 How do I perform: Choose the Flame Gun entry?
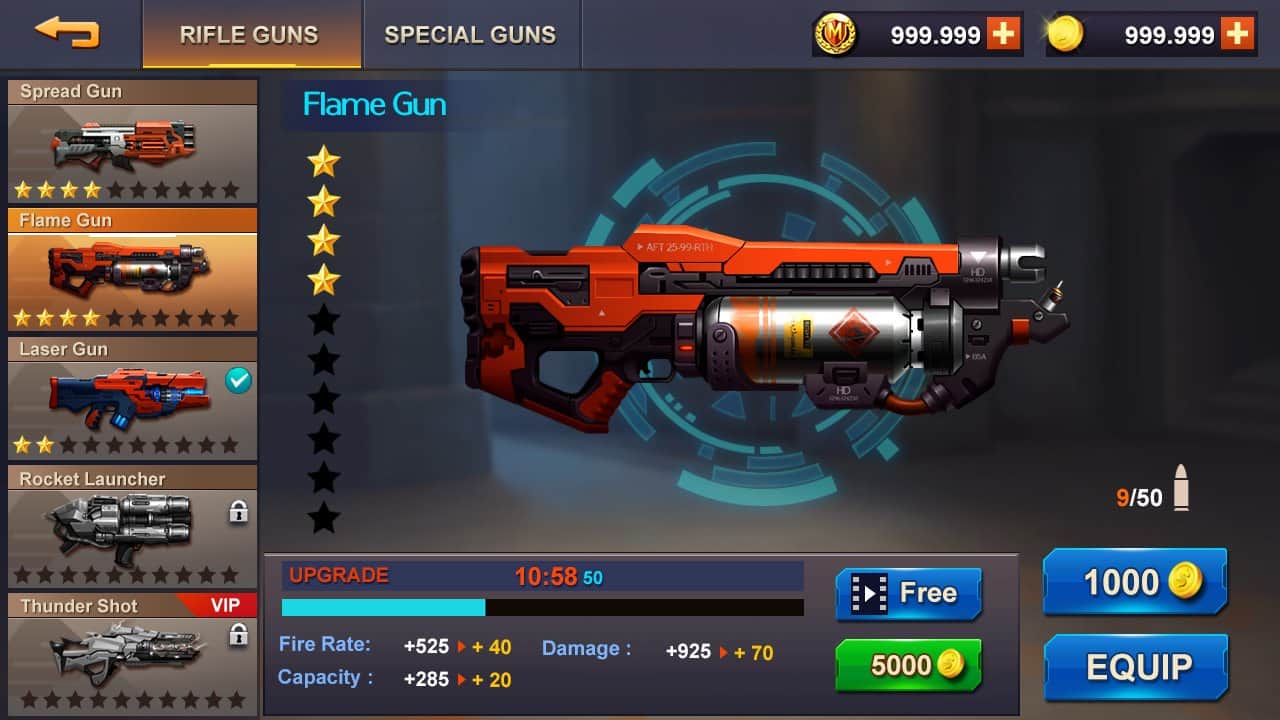132,270
